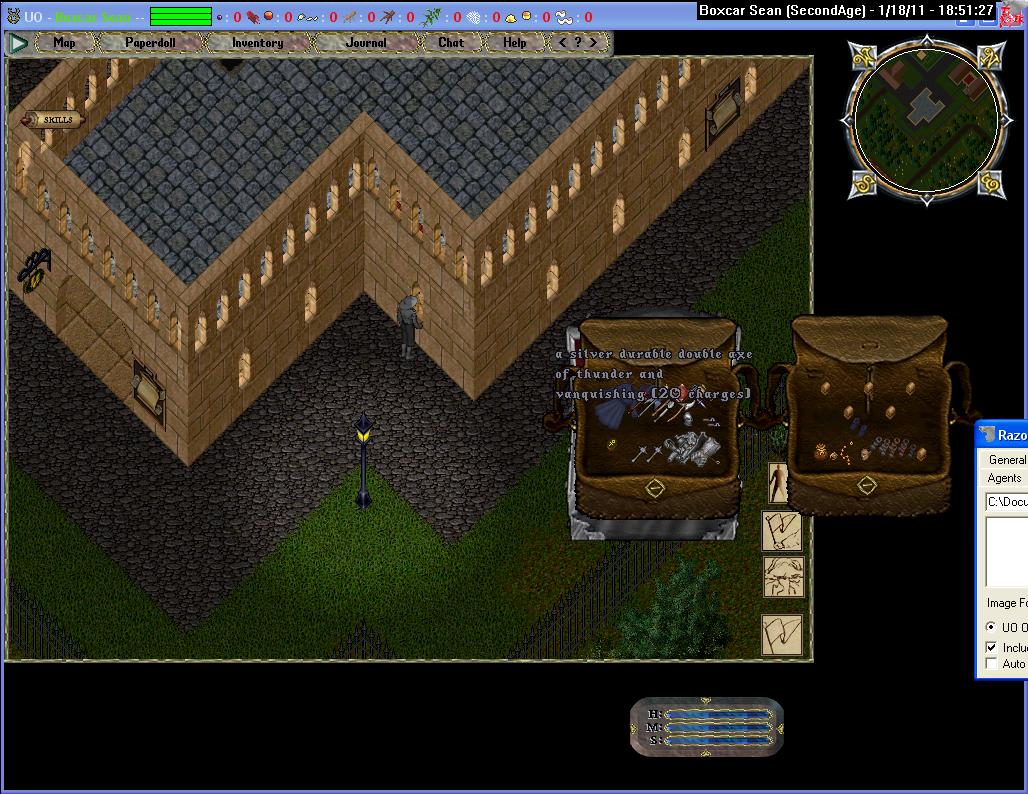Show the Journal
This screenshot has height=794, width=1028.
click(365, 43)
